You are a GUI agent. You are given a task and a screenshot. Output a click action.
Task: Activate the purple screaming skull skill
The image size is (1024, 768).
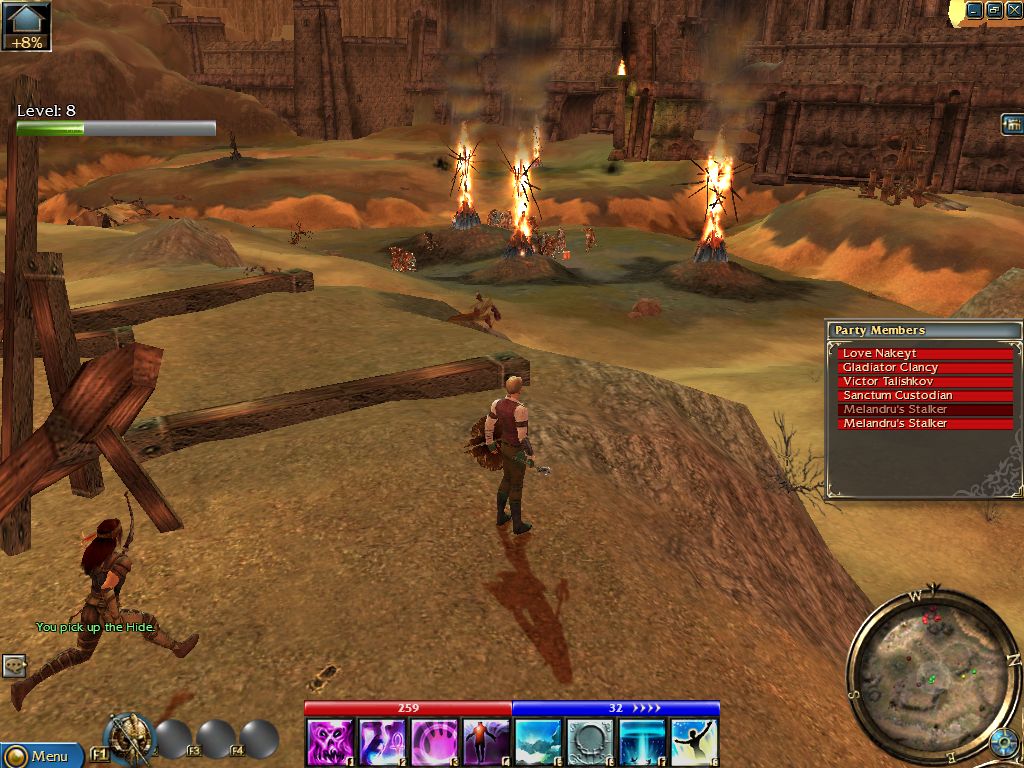pyautogui.click(x=330, y=743)
